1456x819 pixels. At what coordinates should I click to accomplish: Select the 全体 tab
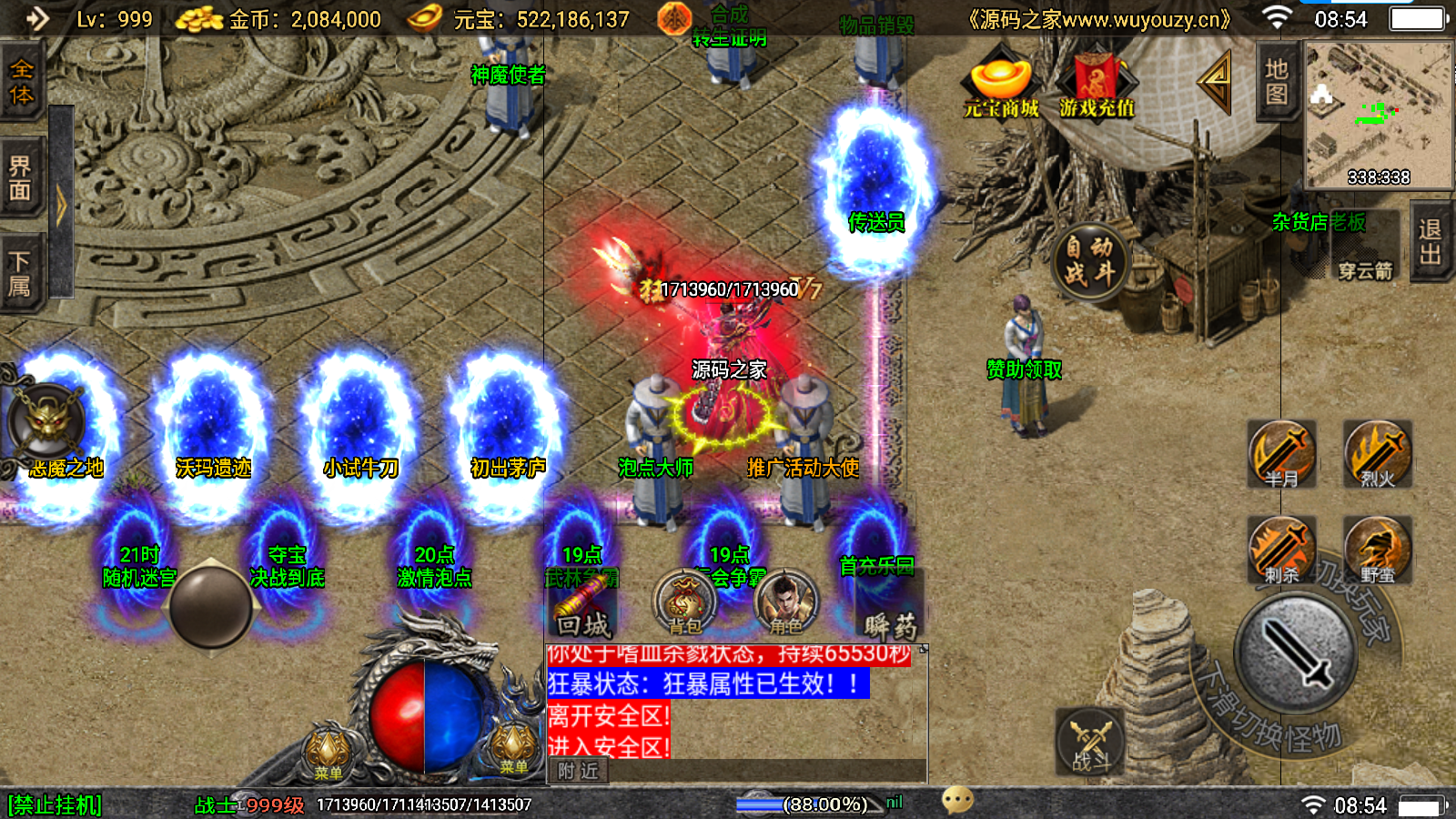[21, 82]
